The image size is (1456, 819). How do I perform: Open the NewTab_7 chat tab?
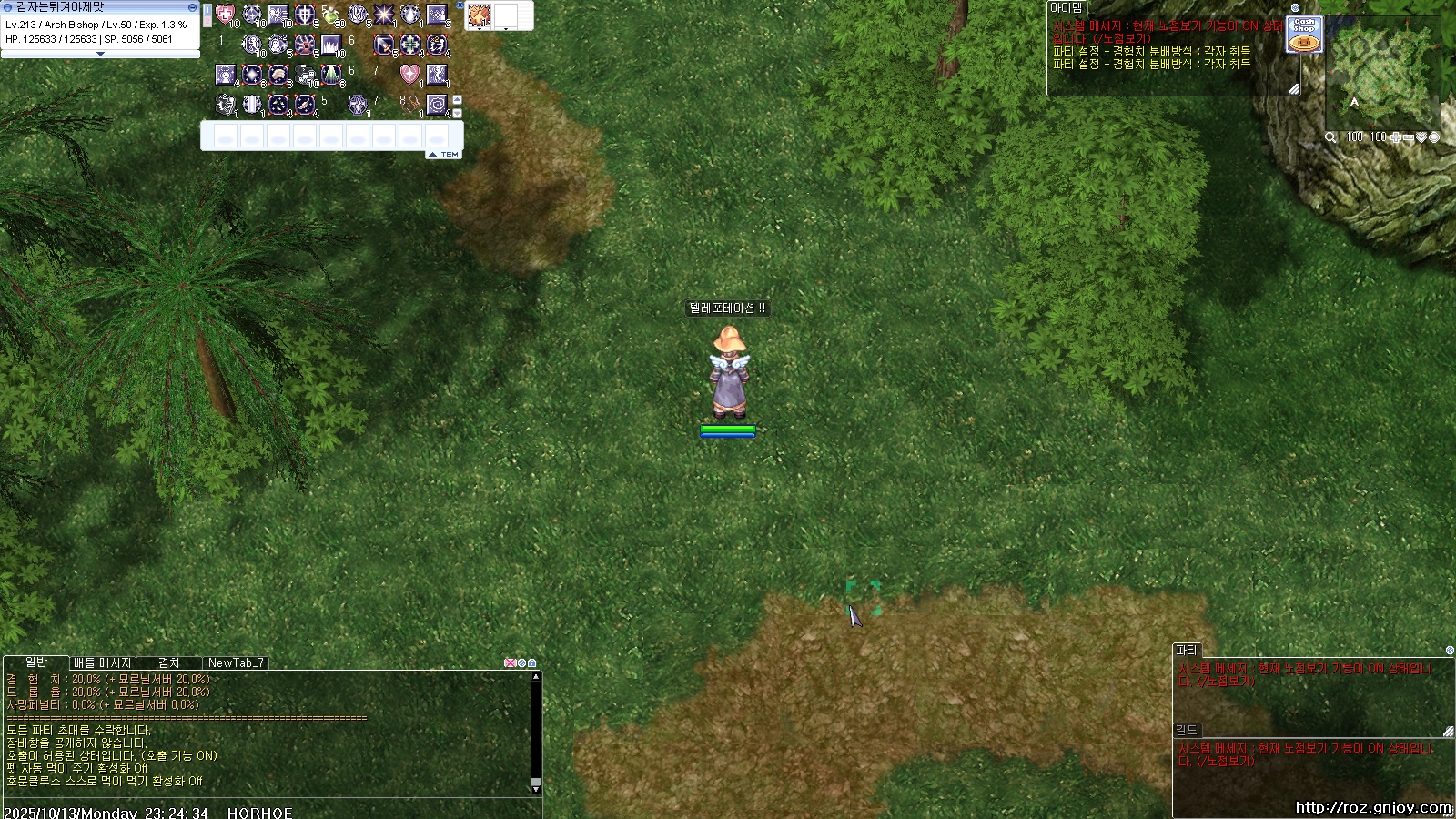pyautogui.click(x=236, y=663)
